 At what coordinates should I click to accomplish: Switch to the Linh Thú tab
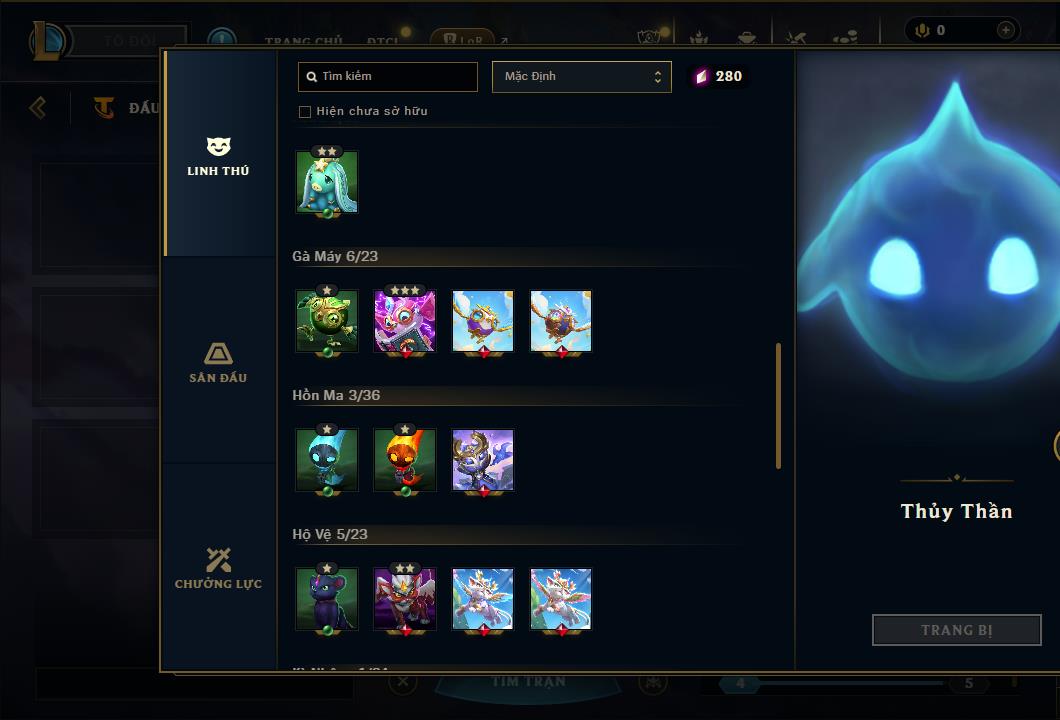(x=218, y=156)
